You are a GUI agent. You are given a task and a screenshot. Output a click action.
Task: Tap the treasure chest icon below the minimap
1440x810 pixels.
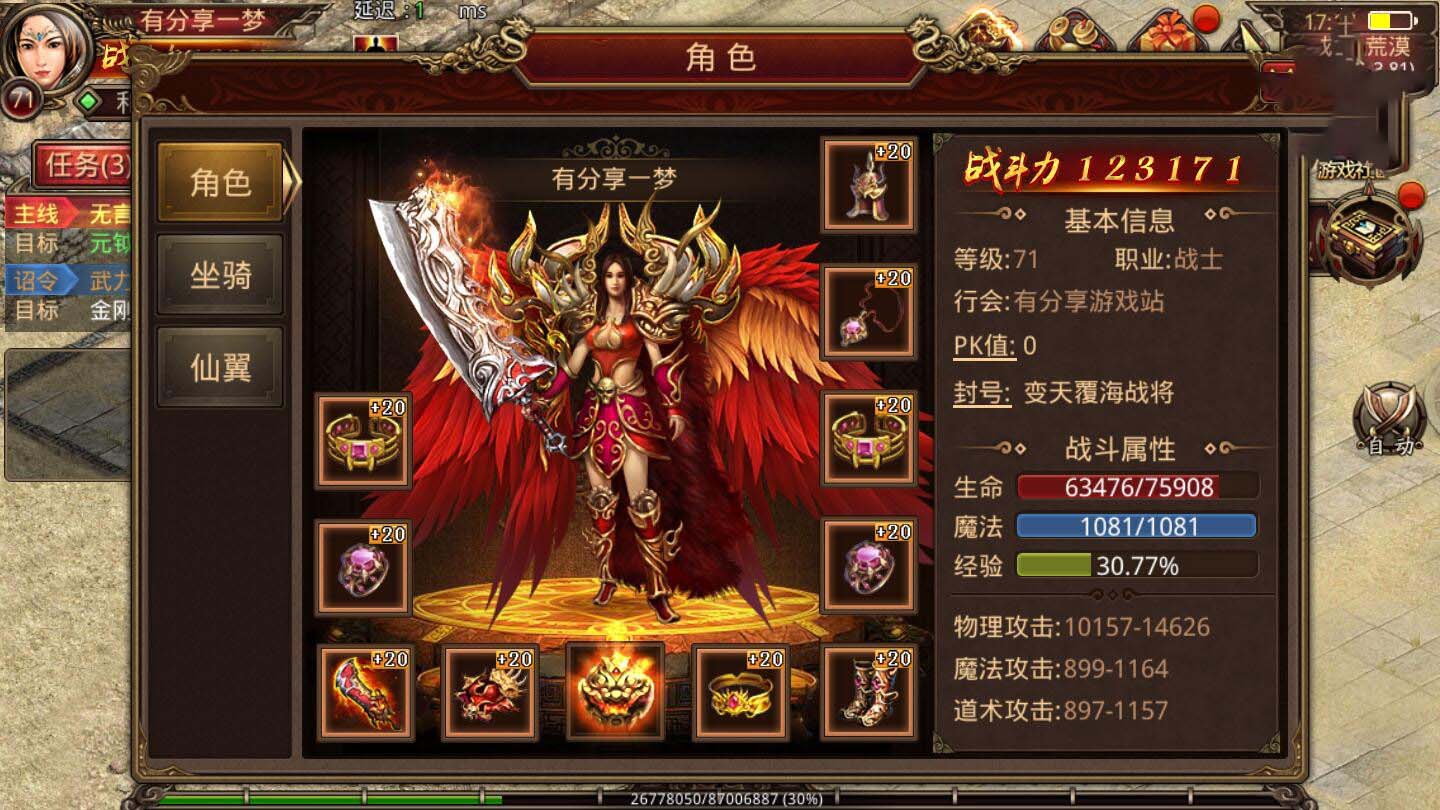[1369, 240]
